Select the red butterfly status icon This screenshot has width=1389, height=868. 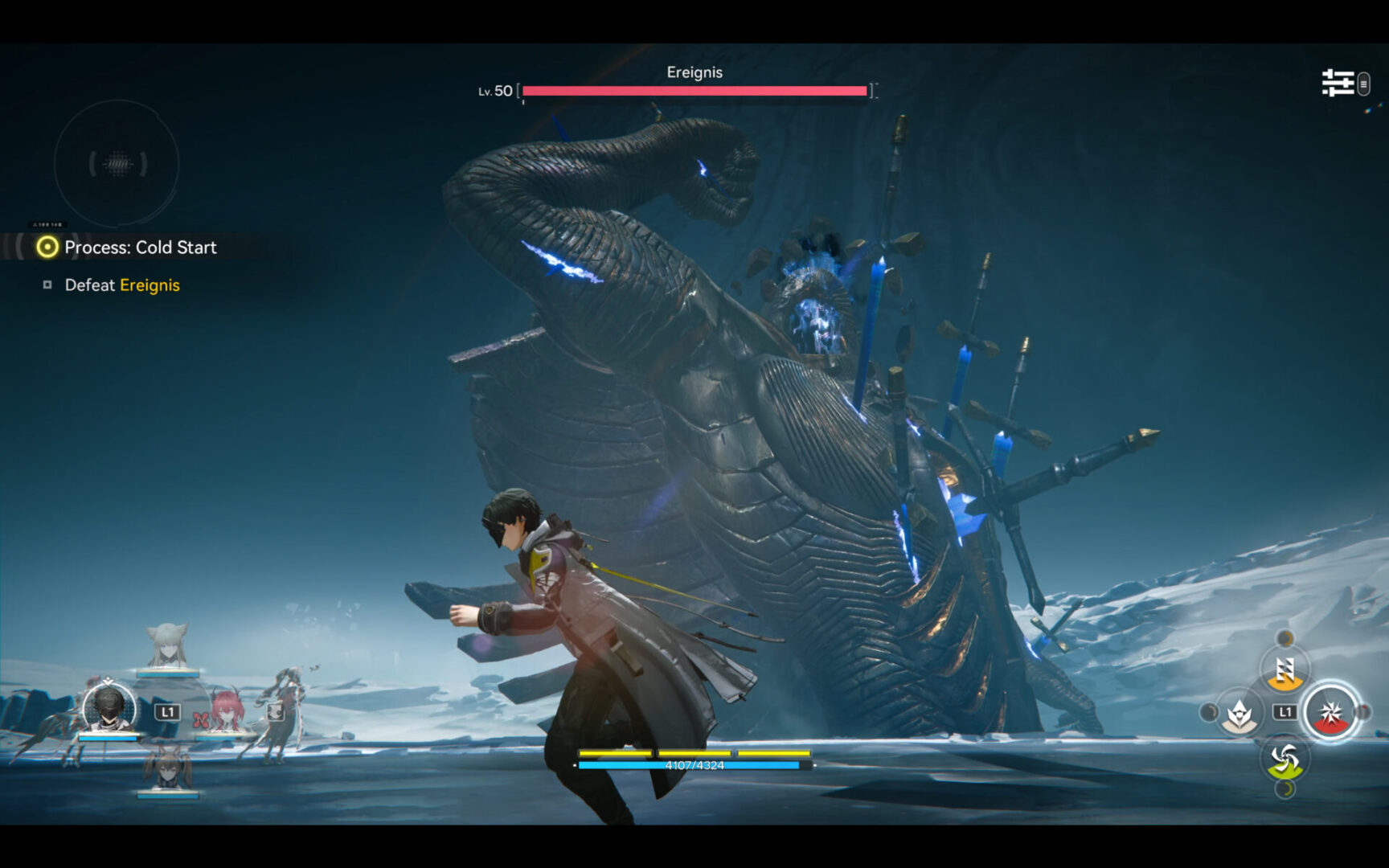pyautogui.click(x=200, y=719)
